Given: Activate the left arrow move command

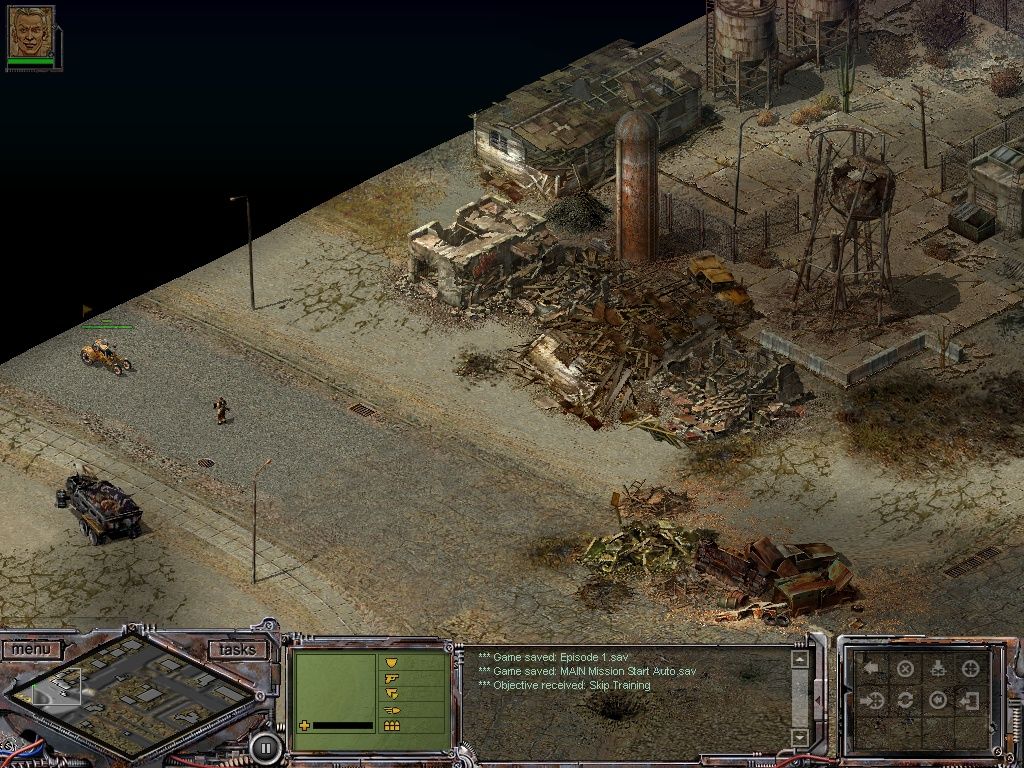Looking at the screenshot, I should click(x=872, y=668).
